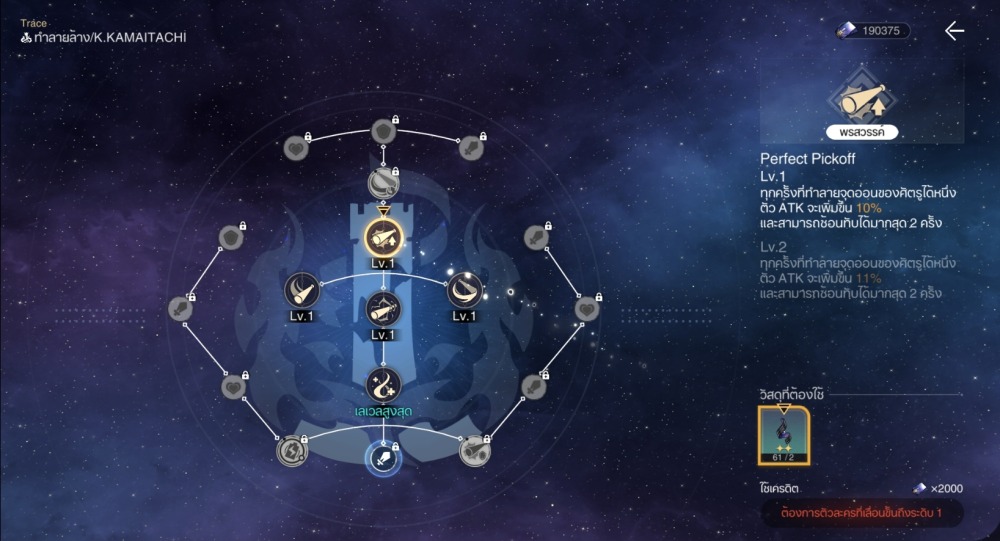Go back using the arrow button
This screenshot has width=1000, height=541.
954,31
